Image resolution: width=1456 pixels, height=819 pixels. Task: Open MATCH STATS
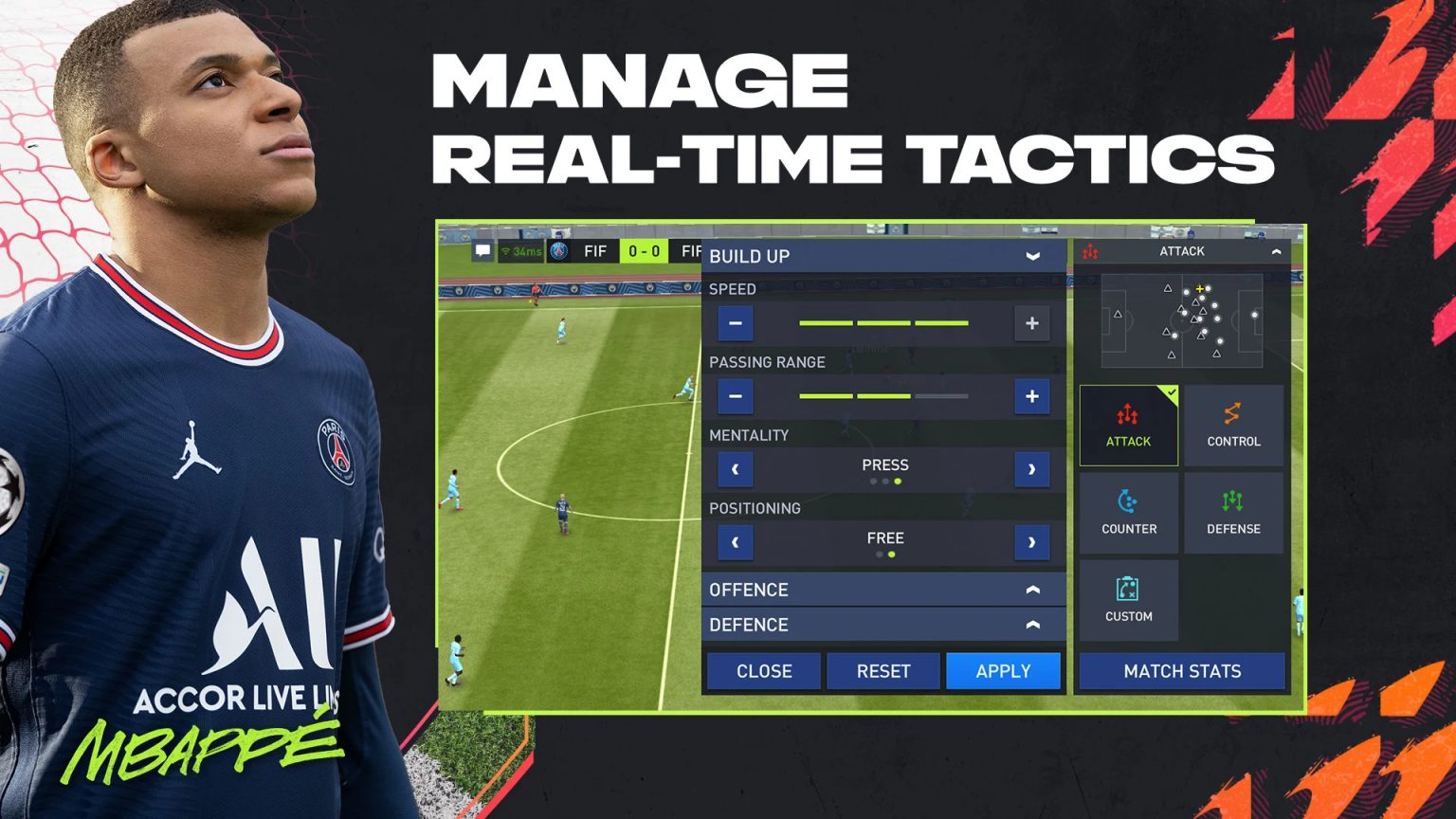[x=1182, y=671]
